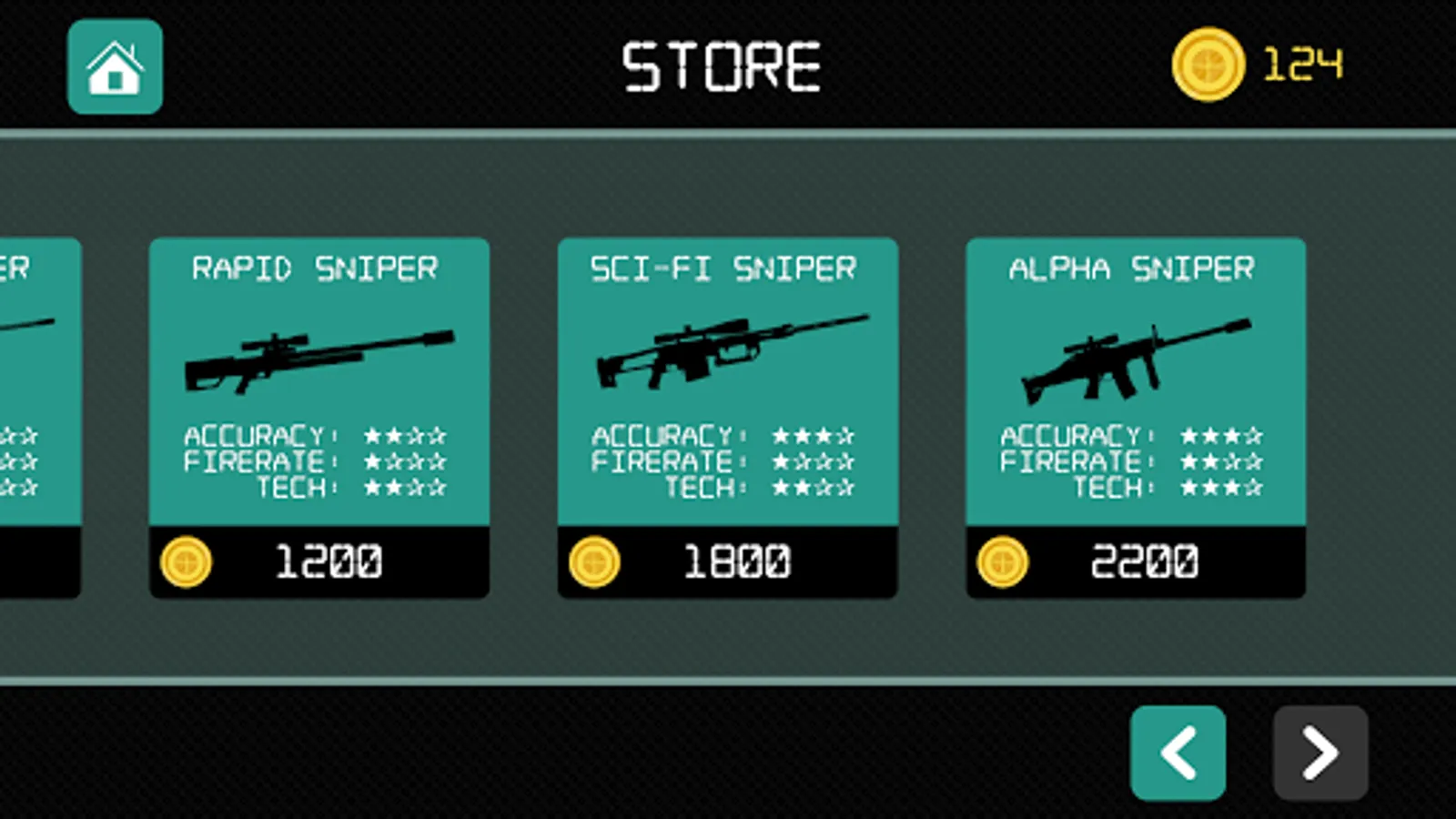
Task: Click the 1800 price tag under Sci-Fi Sniper
Action: click(x=737, y=560)
